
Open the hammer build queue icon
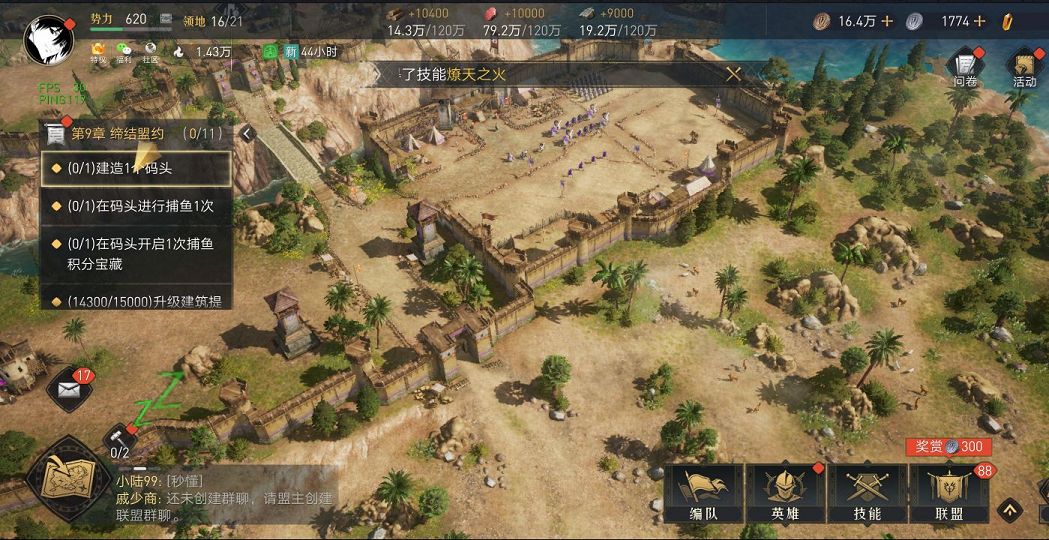tap(119, 438)
